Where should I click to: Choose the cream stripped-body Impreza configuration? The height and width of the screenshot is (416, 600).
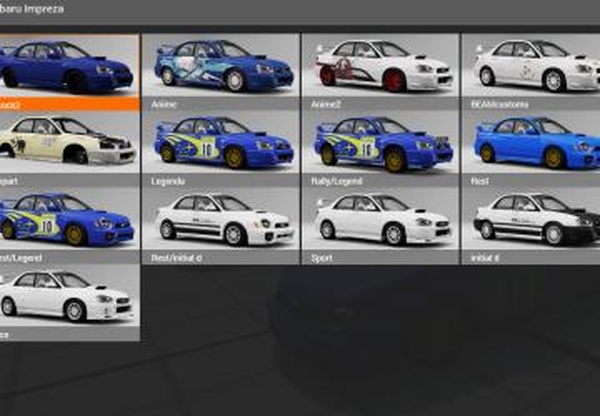coord(69,143)
